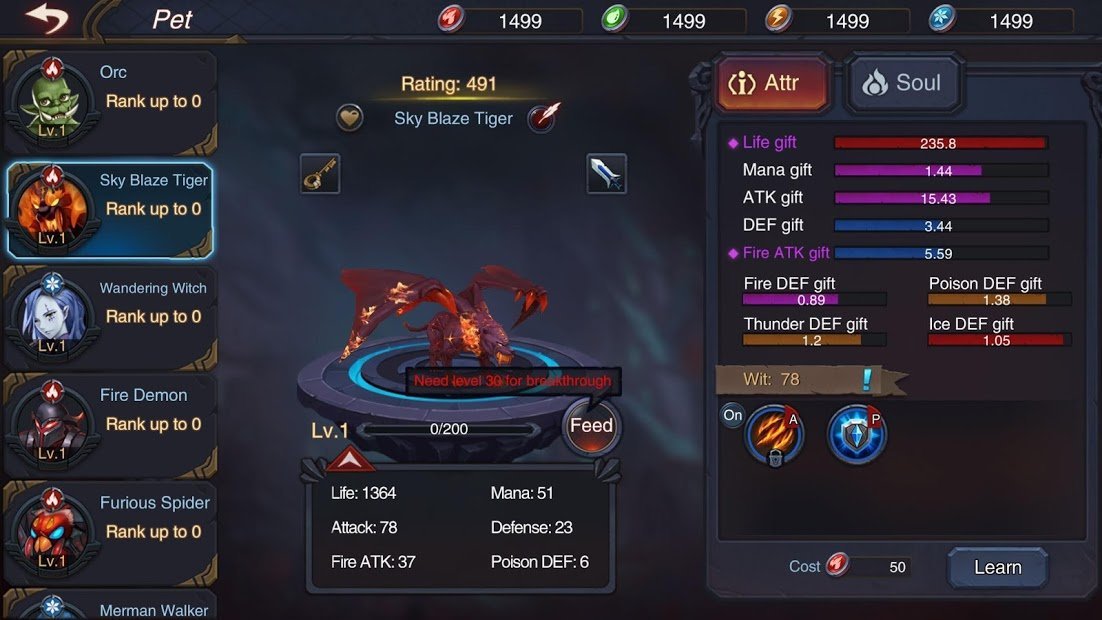Image resolution: width=1102 pixels, height=620 pixels.
Task: Go back using the arrow button
Action: point(45,17)
